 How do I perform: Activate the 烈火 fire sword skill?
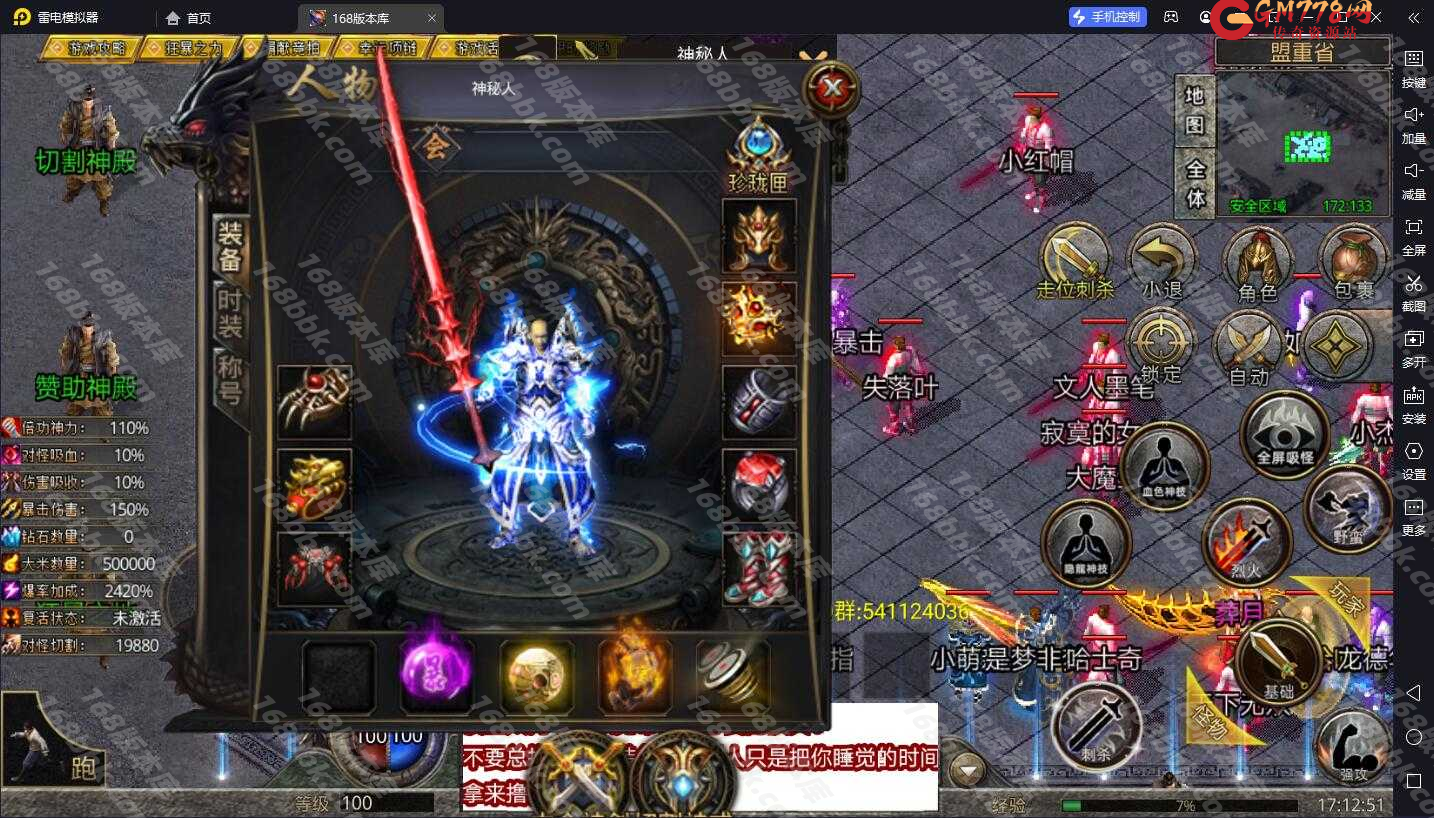(x=1246, y=543)
